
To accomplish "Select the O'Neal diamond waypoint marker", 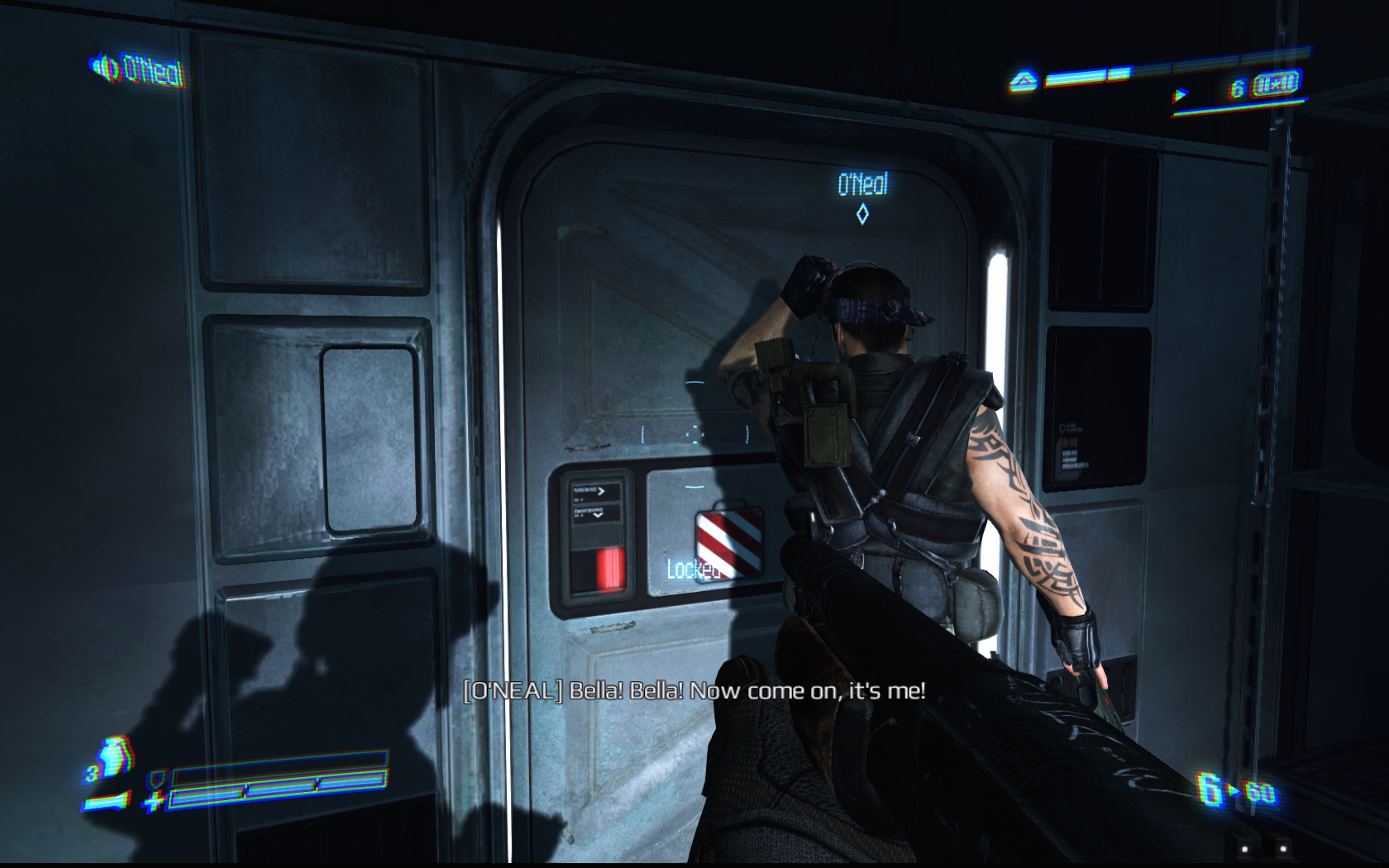I will [x=862, y=215].
